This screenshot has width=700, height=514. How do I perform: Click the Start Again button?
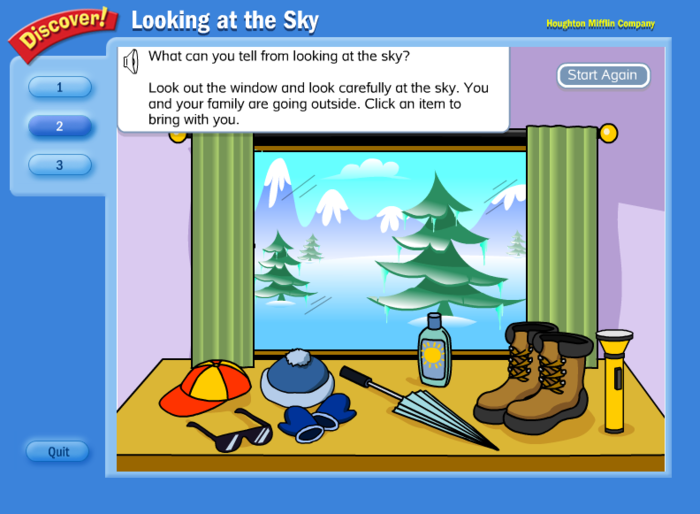(x=603, y=75)
